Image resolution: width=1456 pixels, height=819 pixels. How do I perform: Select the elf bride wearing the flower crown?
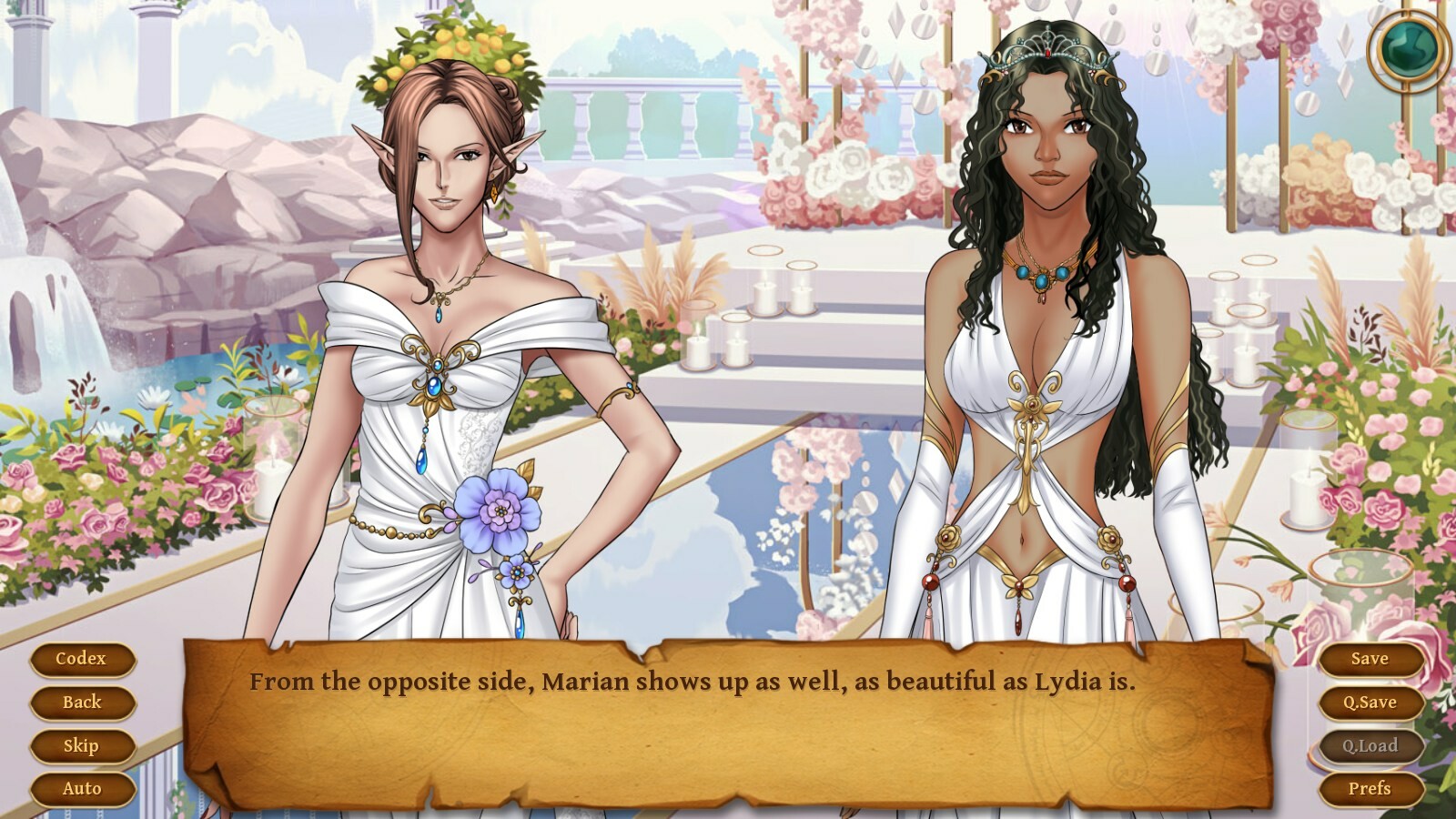click(446, 273)
